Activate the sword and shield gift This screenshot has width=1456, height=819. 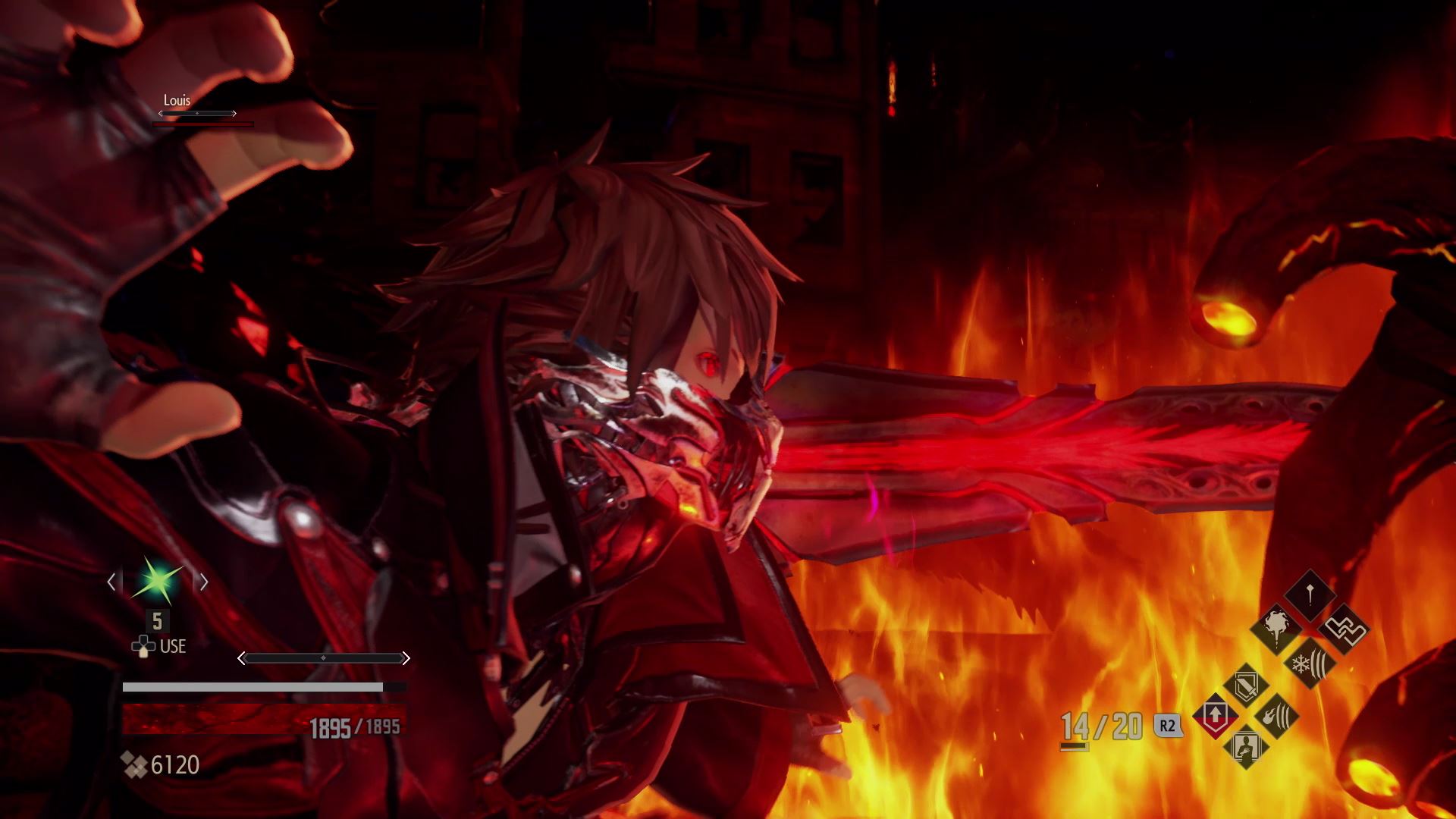[x=1246, y=686]
